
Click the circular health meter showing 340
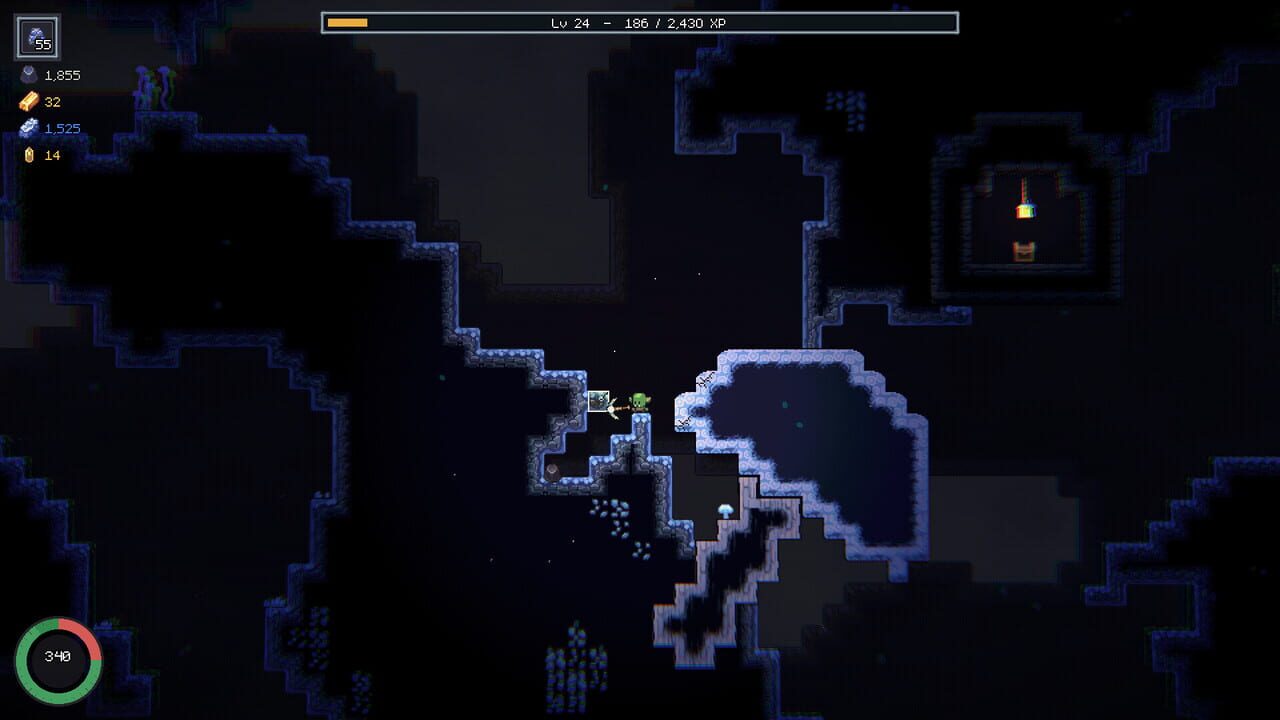(x=61, y=657)
